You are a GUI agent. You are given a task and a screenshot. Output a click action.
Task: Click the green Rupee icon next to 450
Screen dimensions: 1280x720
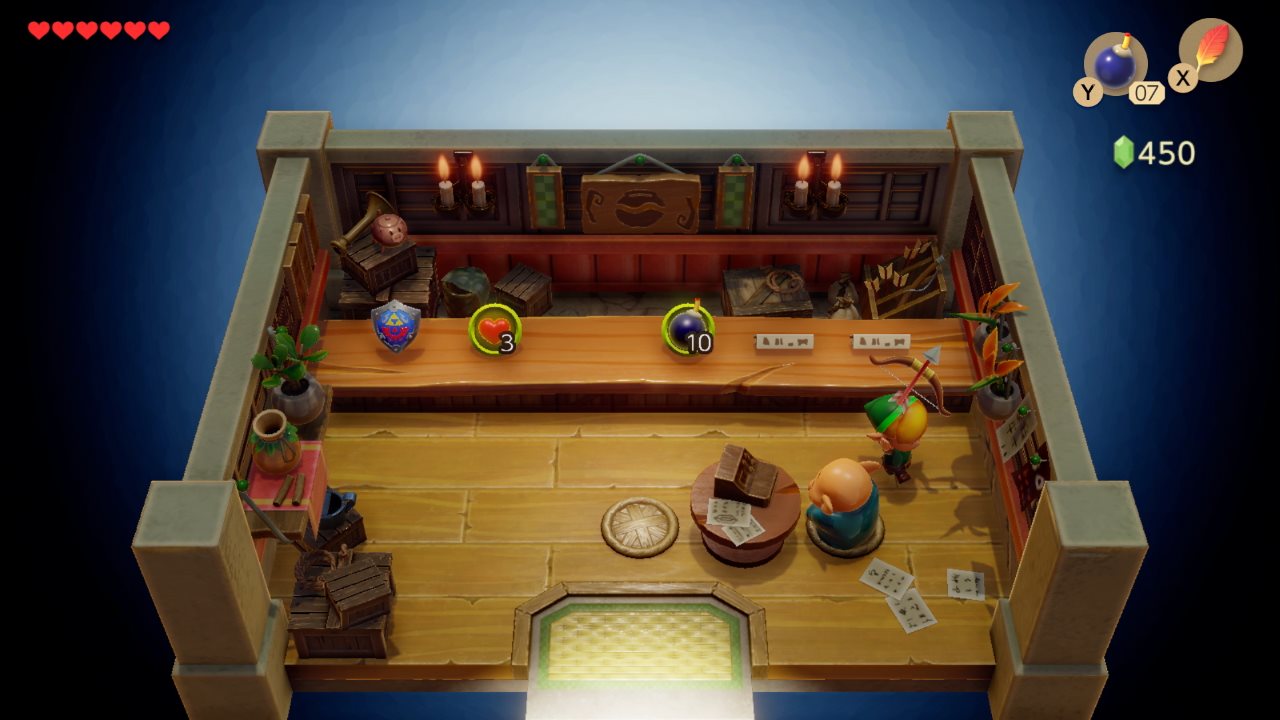[x=1125, y=152]
